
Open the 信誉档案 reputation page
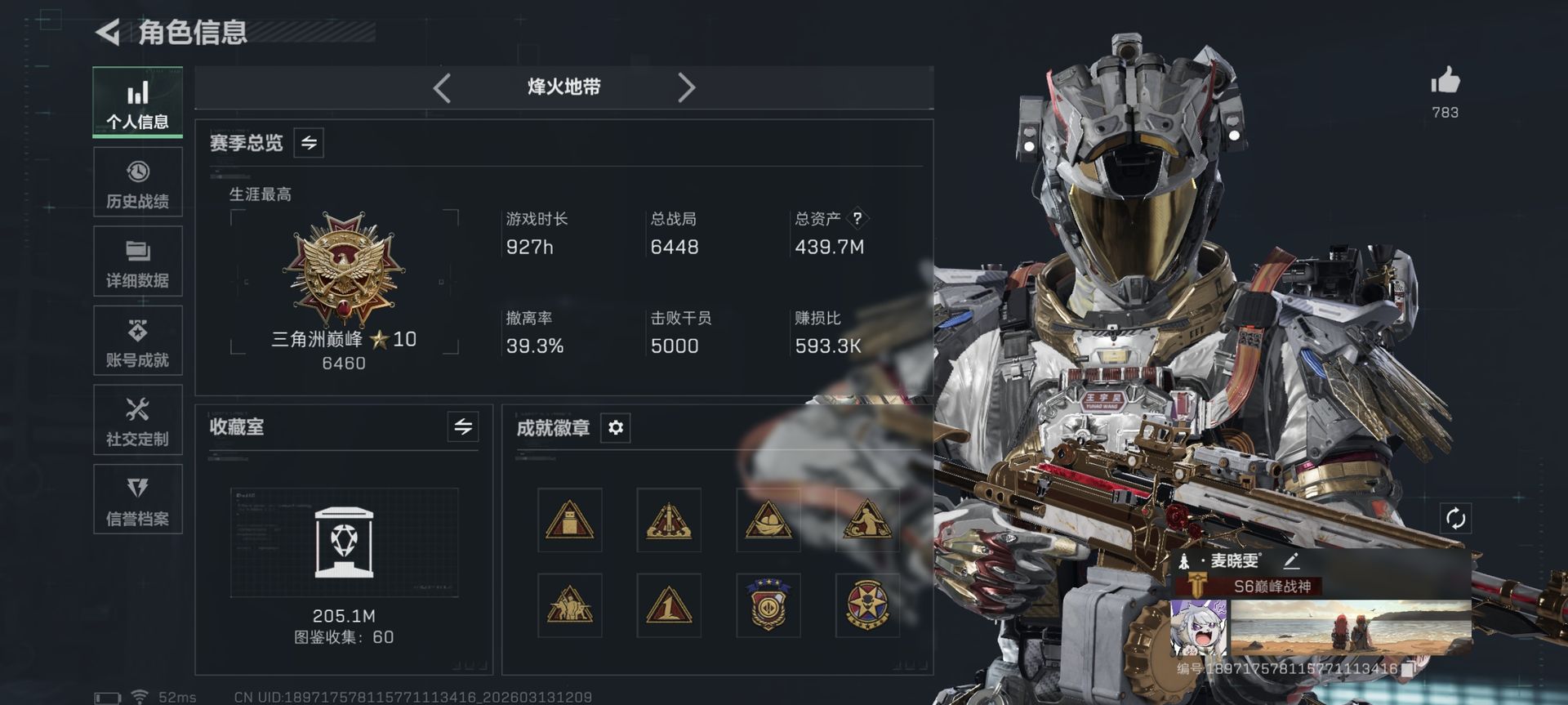(x=137, y=498)
